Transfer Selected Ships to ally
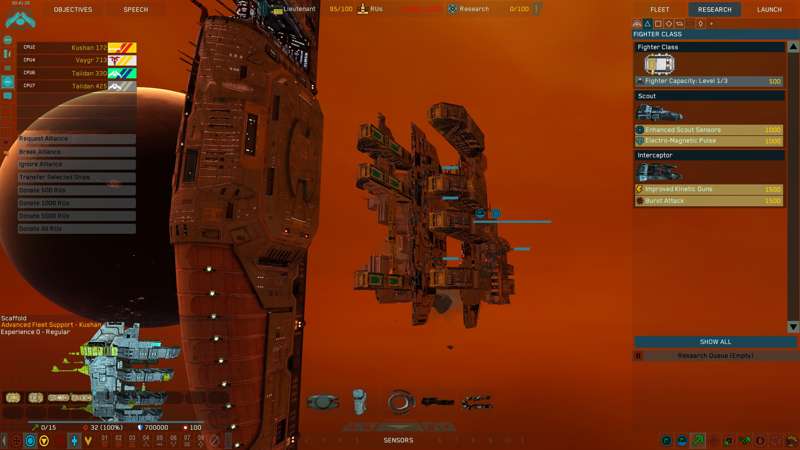This screenshot has height=450, width=800. point(76,177)
